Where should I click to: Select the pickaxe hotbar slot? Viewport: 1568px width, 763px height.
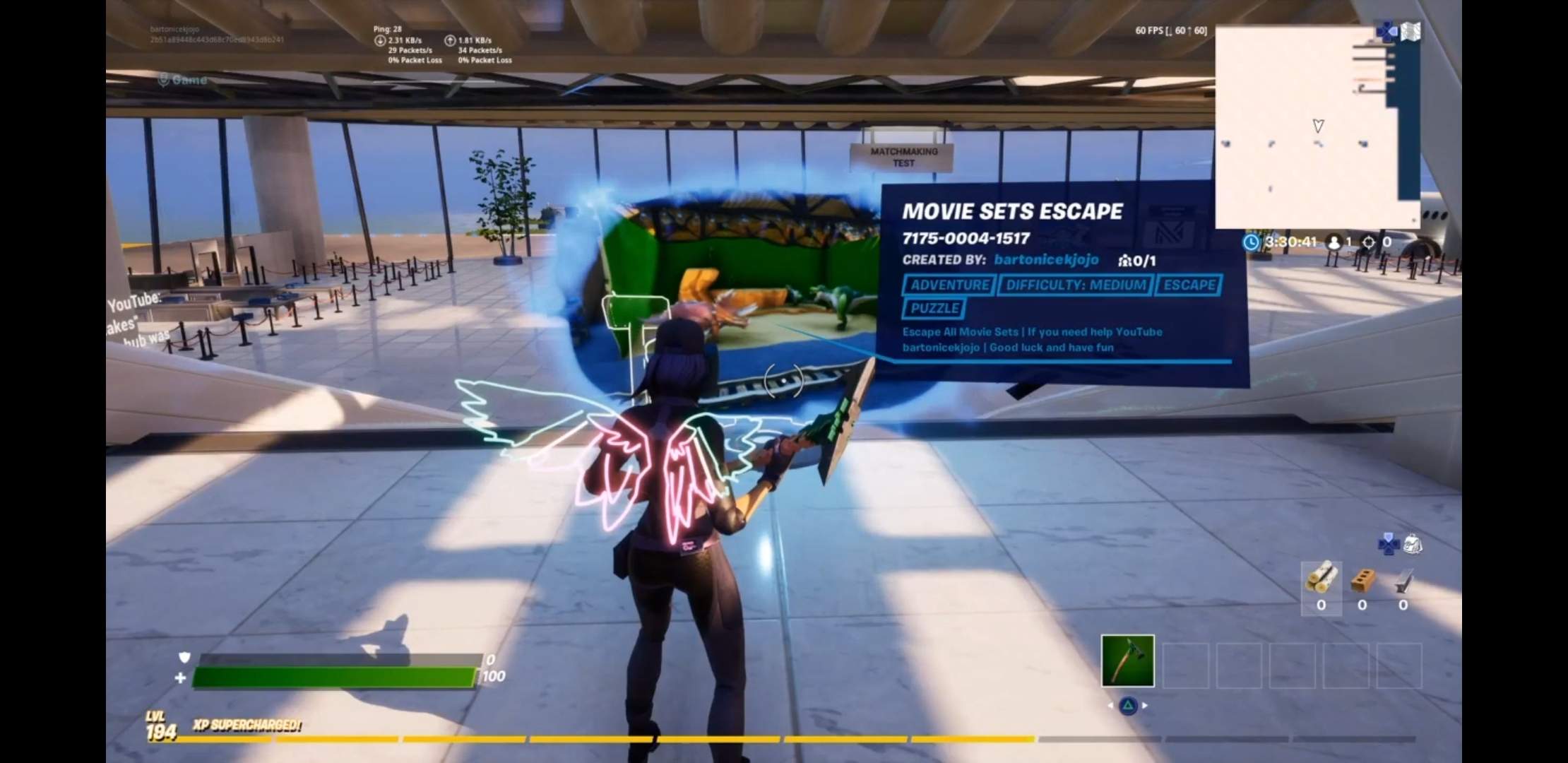(x=1127, y=661)
